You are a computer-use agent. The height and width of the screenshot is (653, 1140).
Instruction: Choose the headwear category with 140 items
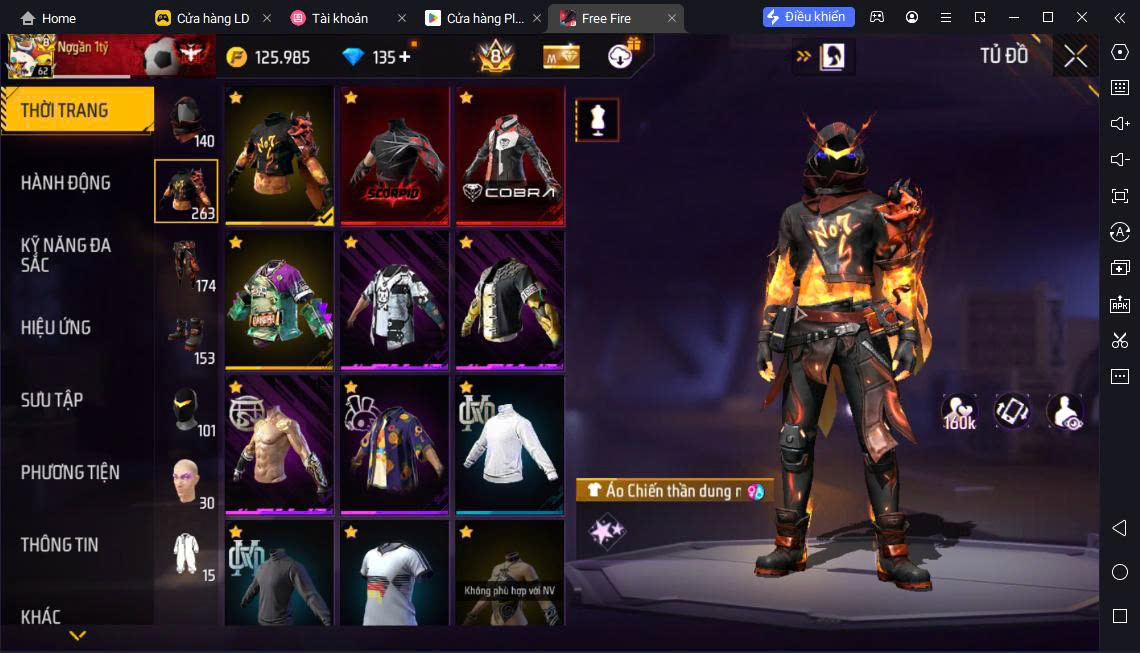coord(186,120)
